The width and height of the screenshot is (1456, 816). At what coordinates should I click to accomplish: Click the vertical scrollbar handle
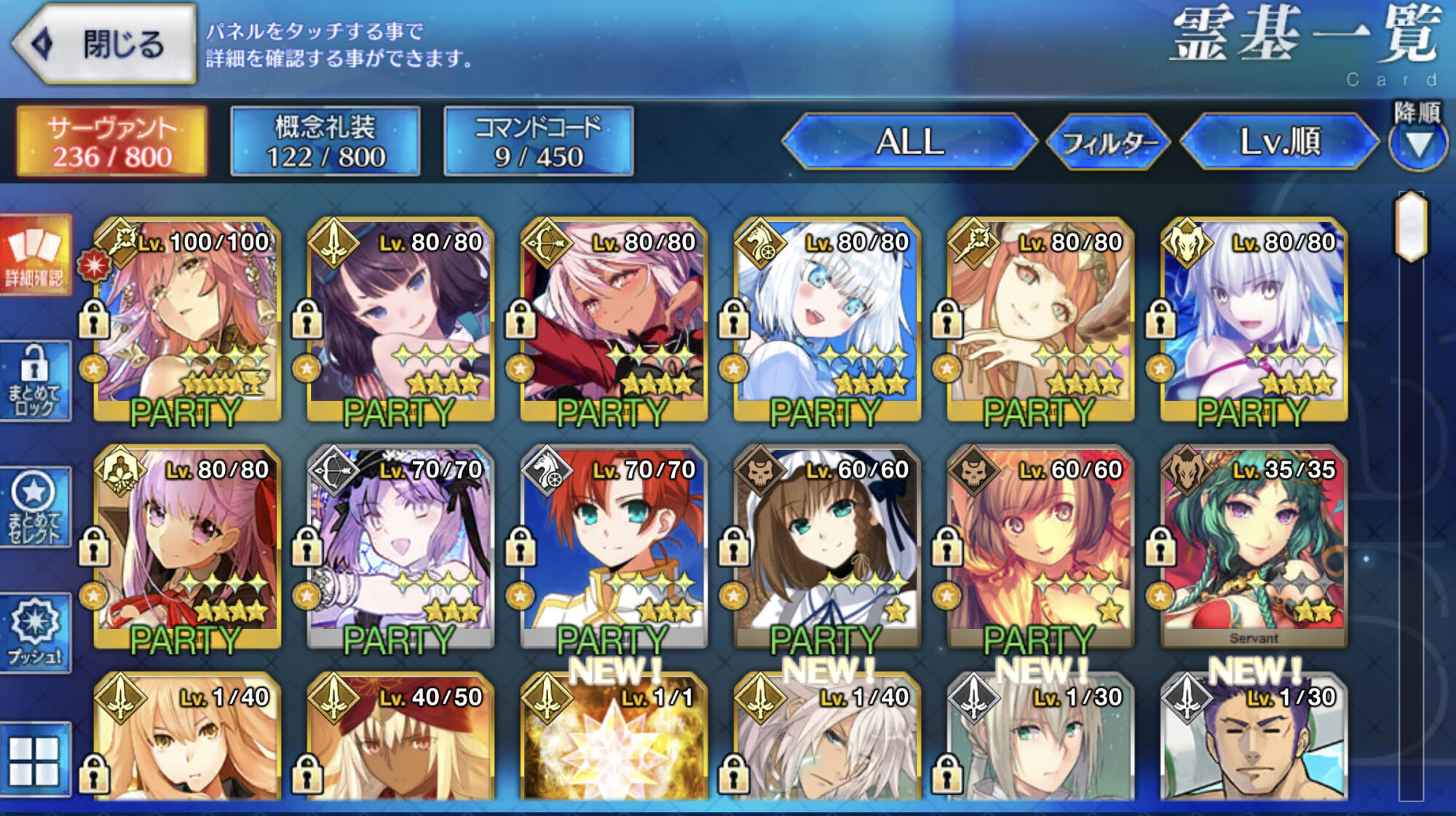click(x=1411, y=226)
